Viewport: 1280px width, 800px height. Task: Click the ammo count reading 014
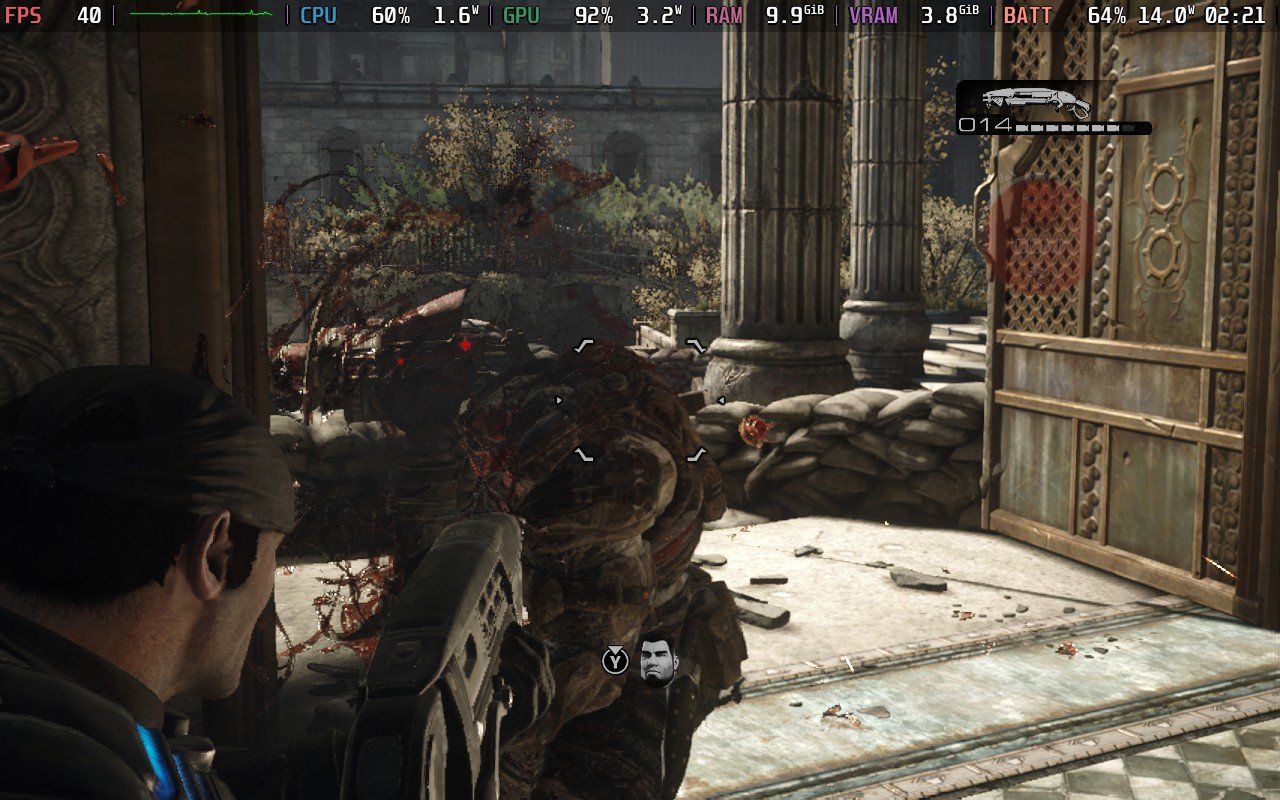point(987,125)
